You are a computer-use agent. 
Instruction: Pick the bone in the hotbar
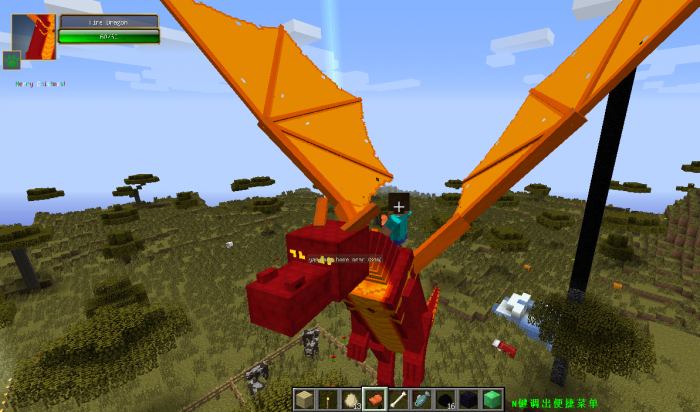click(x=398, y=399)
